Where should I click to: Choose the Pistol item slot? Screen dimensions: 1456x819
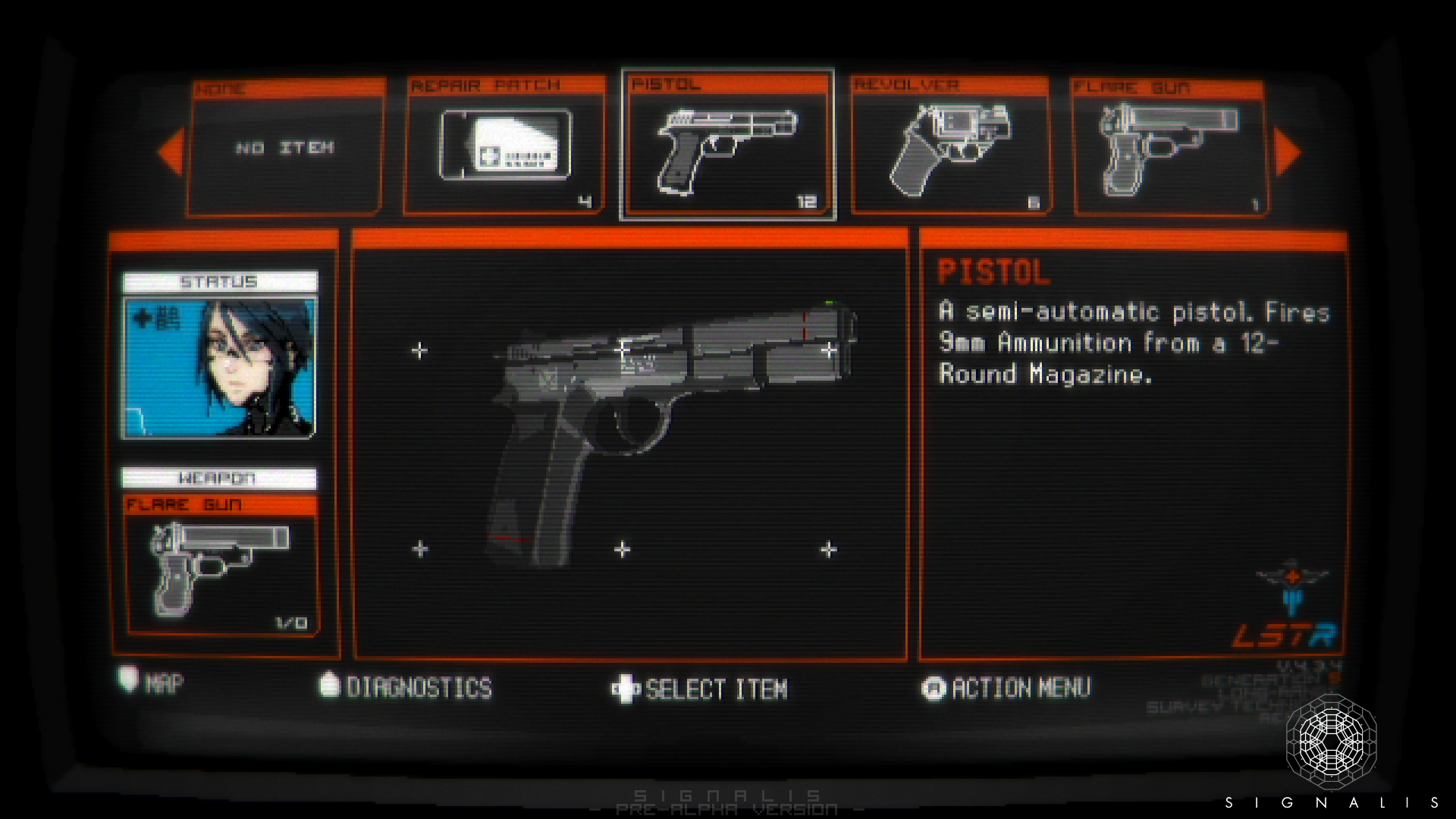[x=727, y=146]
